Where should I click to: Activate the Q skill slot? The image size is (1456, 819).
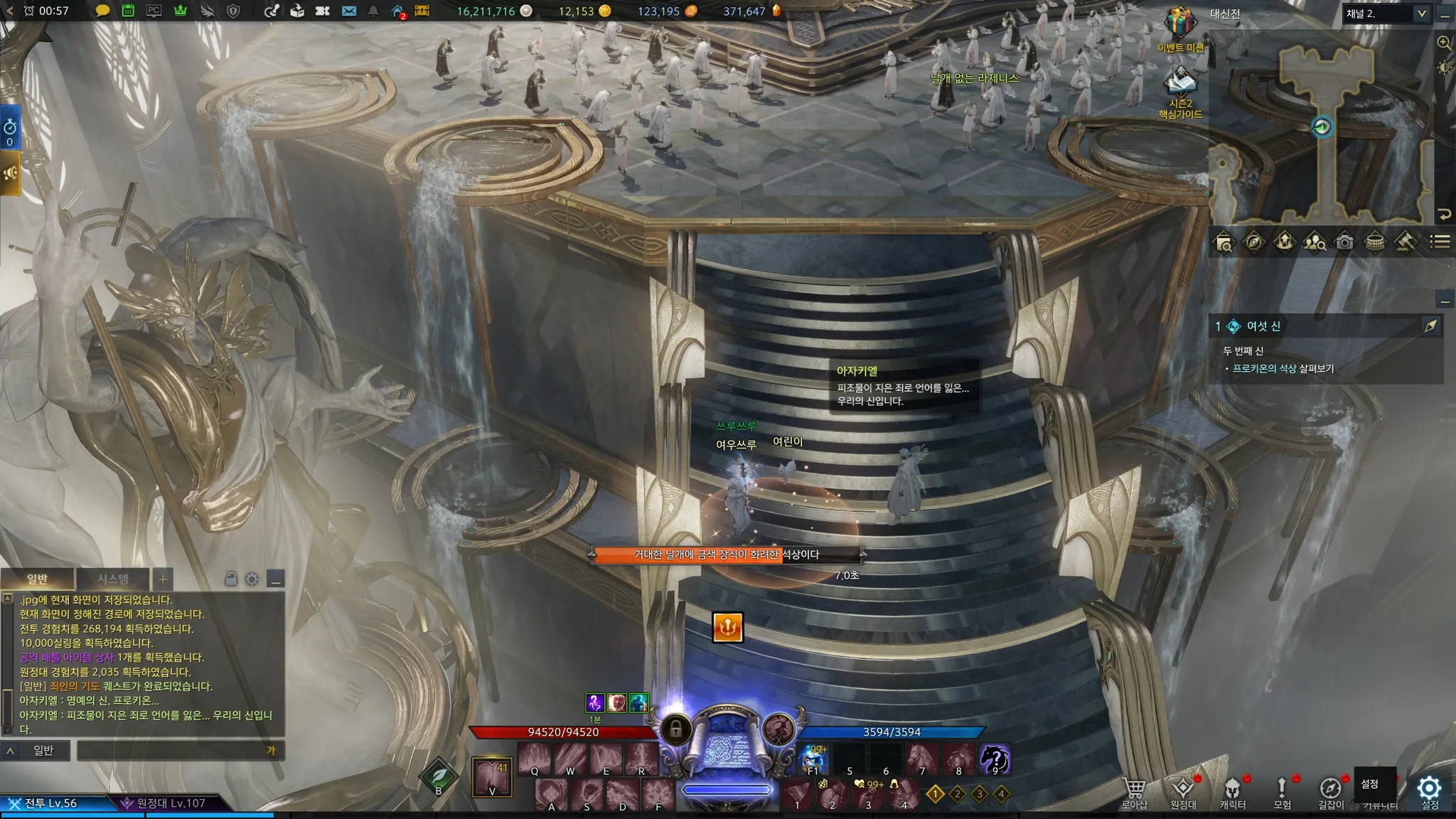pos(535,759)
